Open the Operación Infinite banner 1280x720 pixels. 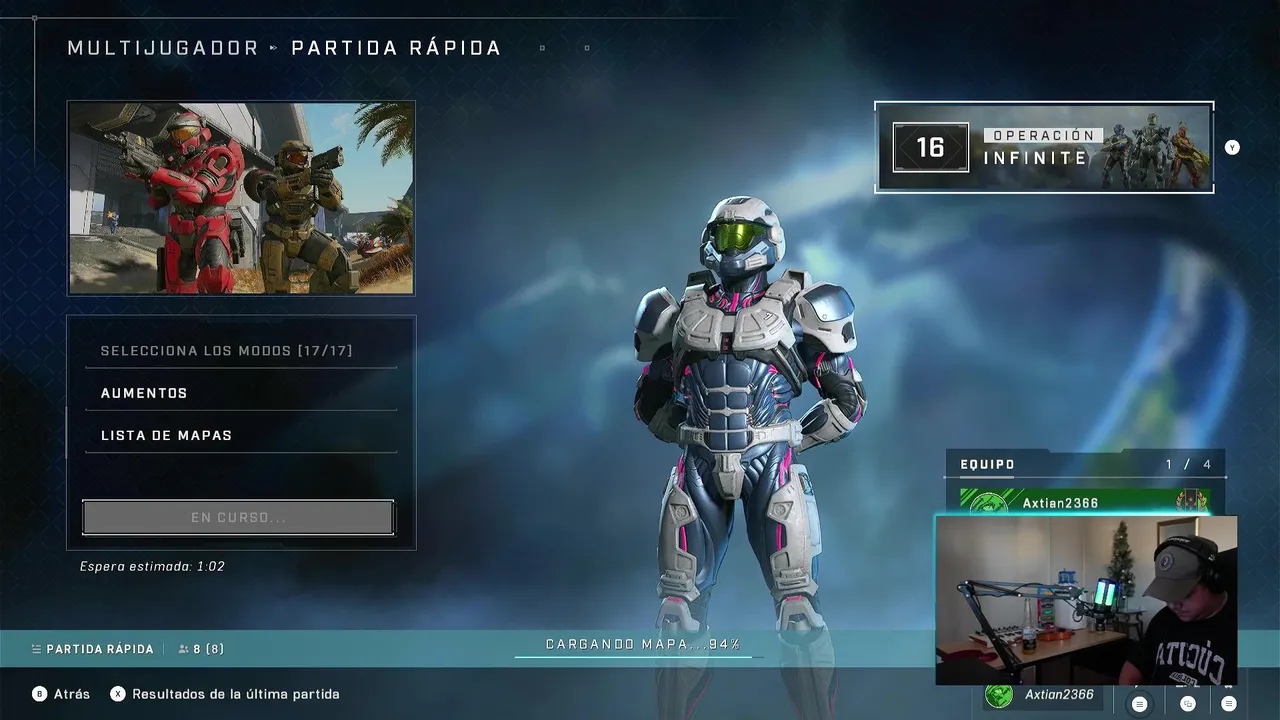click(1044, 148)
